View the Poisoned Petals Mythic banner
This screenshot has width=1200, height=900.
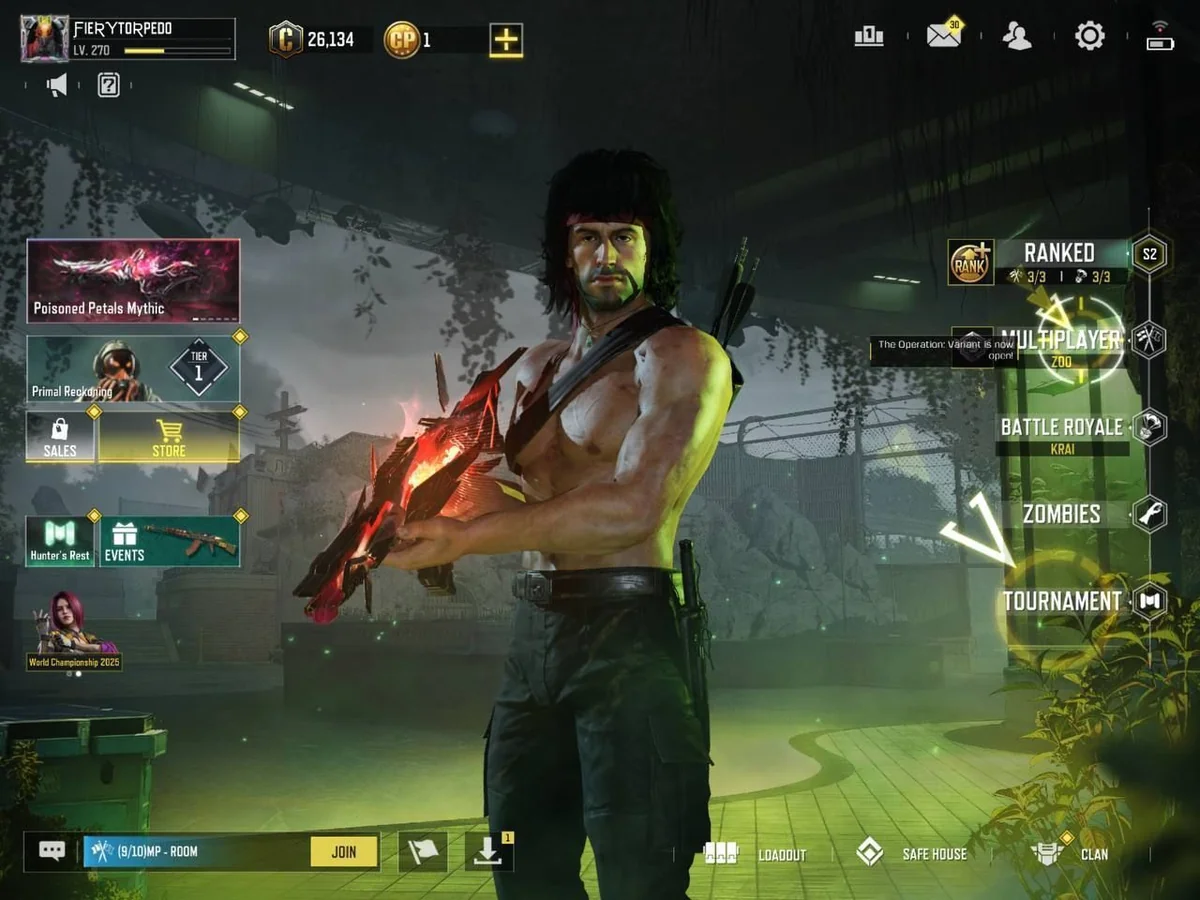pos(133,280)
